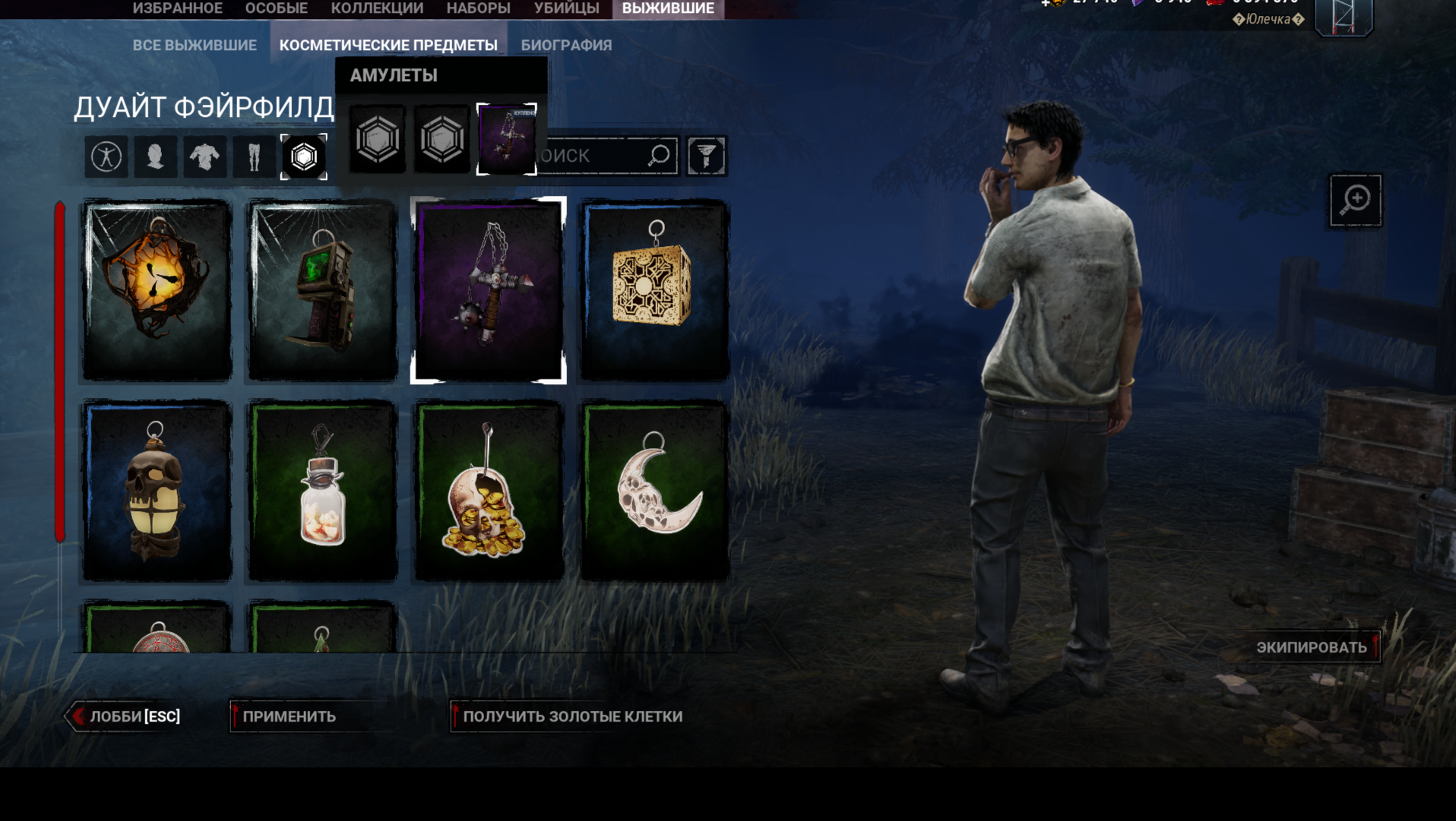1456x821 pixels.
Task: Go to the Наборы tab
Action: (478, 8)
